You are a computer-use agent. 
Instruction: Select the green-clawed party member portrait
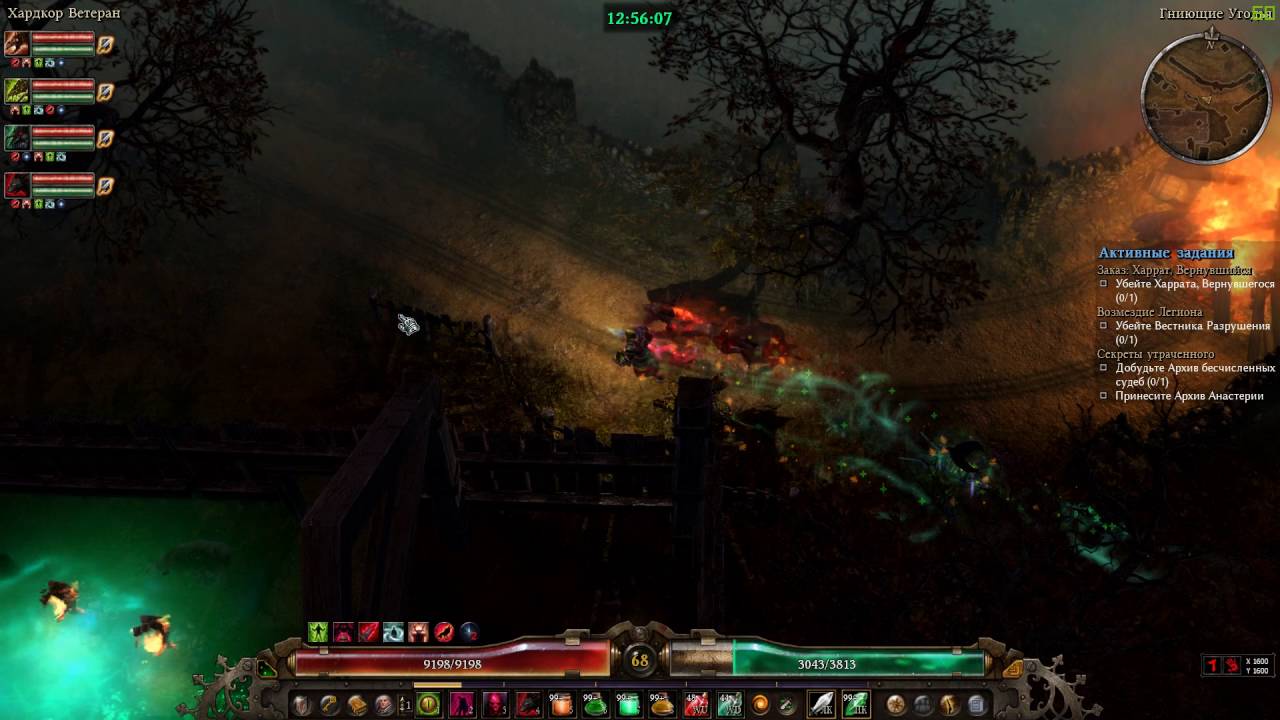17,91
